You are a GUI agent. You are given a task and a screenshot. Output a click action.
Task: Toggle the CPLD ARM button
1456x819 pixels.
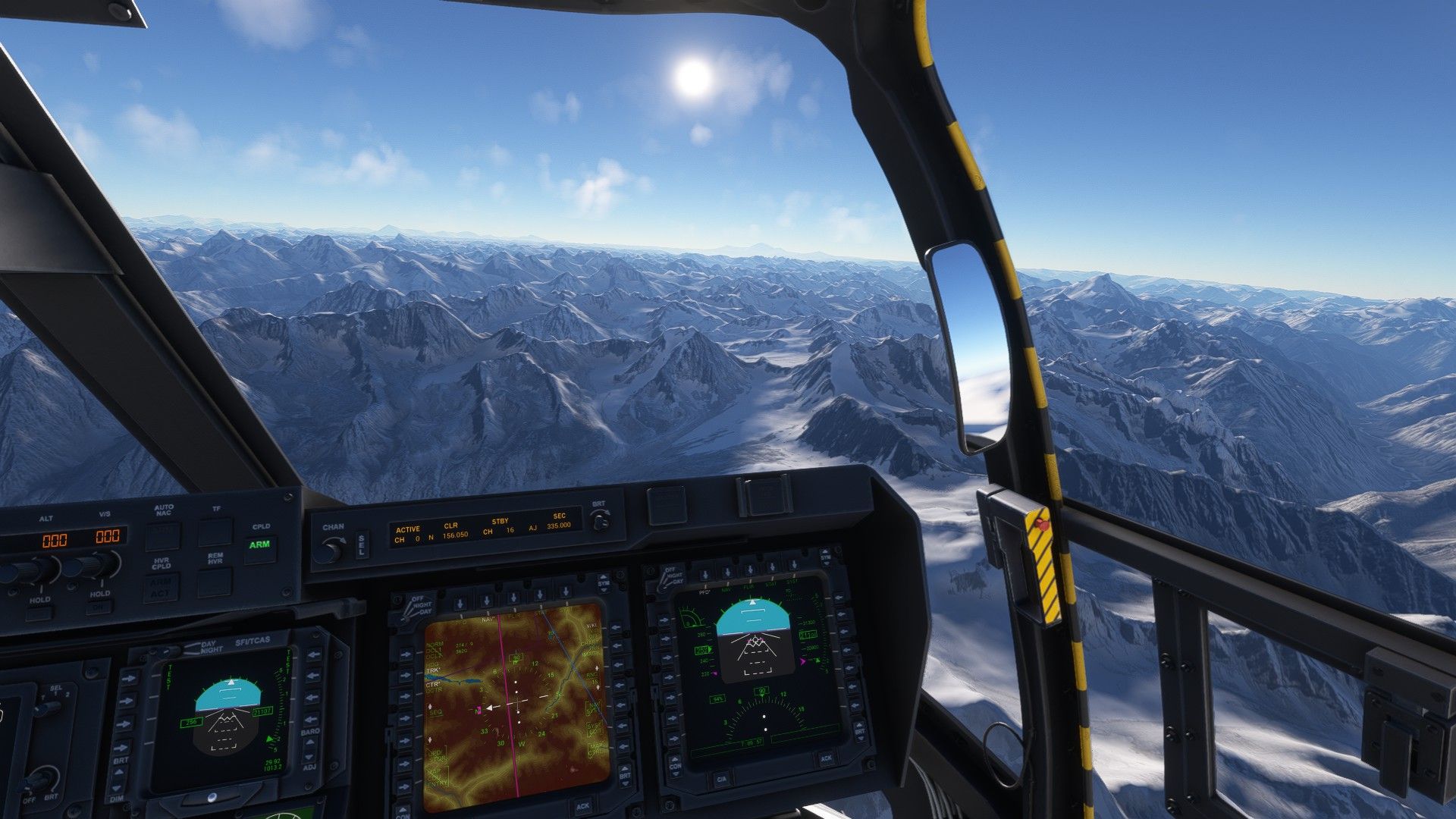(x=259, y=545)
